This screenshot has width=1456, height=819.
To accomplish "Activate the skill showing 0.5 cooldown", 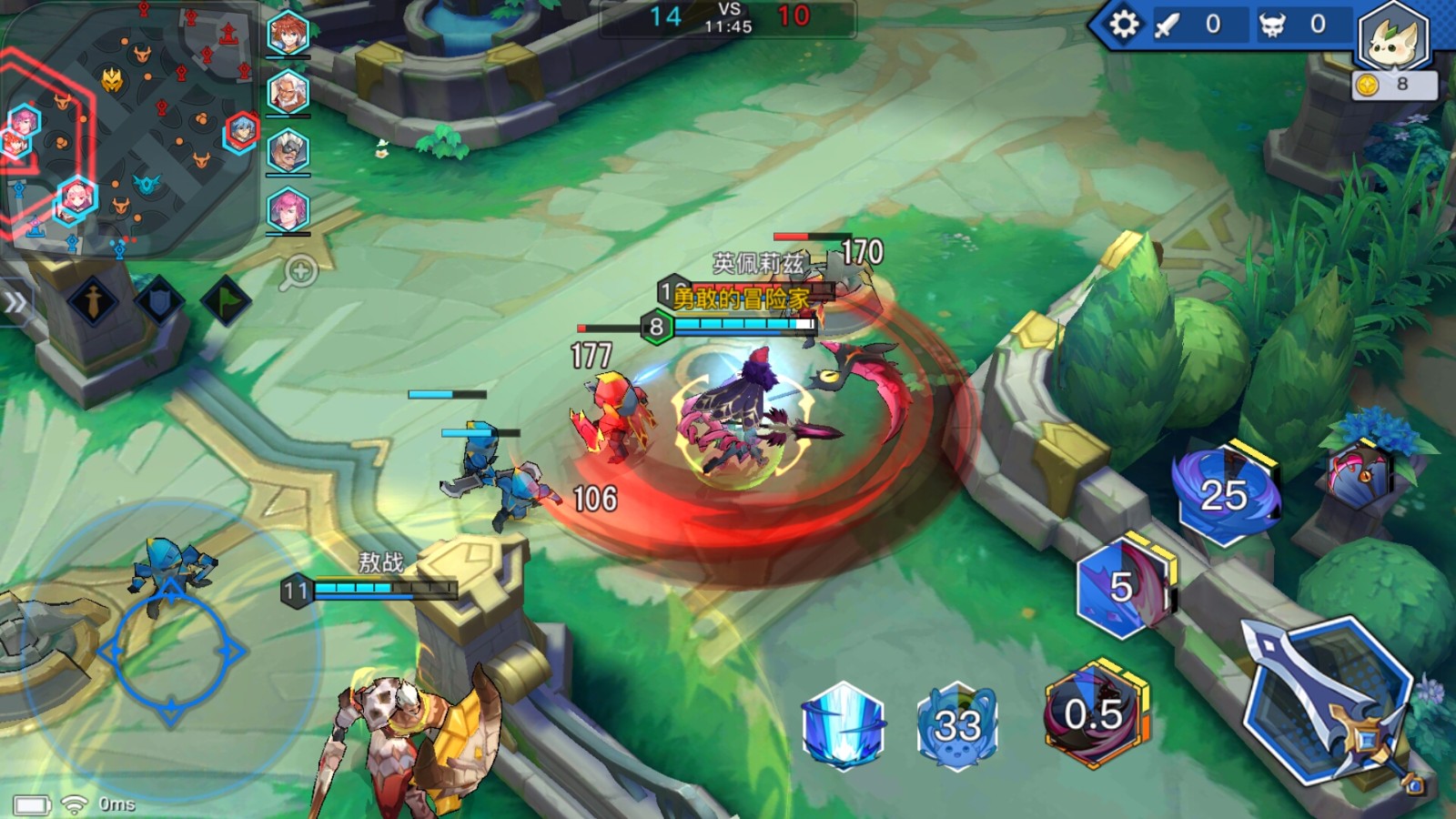I will (1094, 714).
